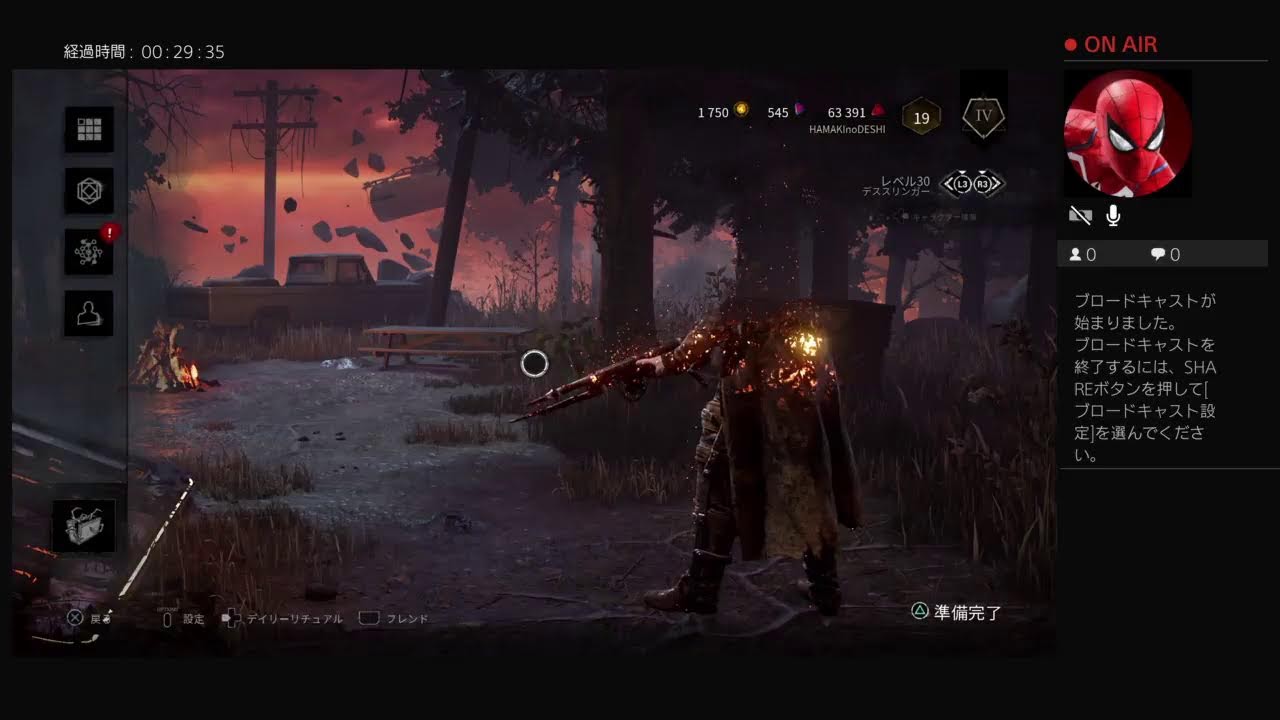Click the grade IV badge emblem
Viewport: 1280px width, 720px height.
(982, 116)
